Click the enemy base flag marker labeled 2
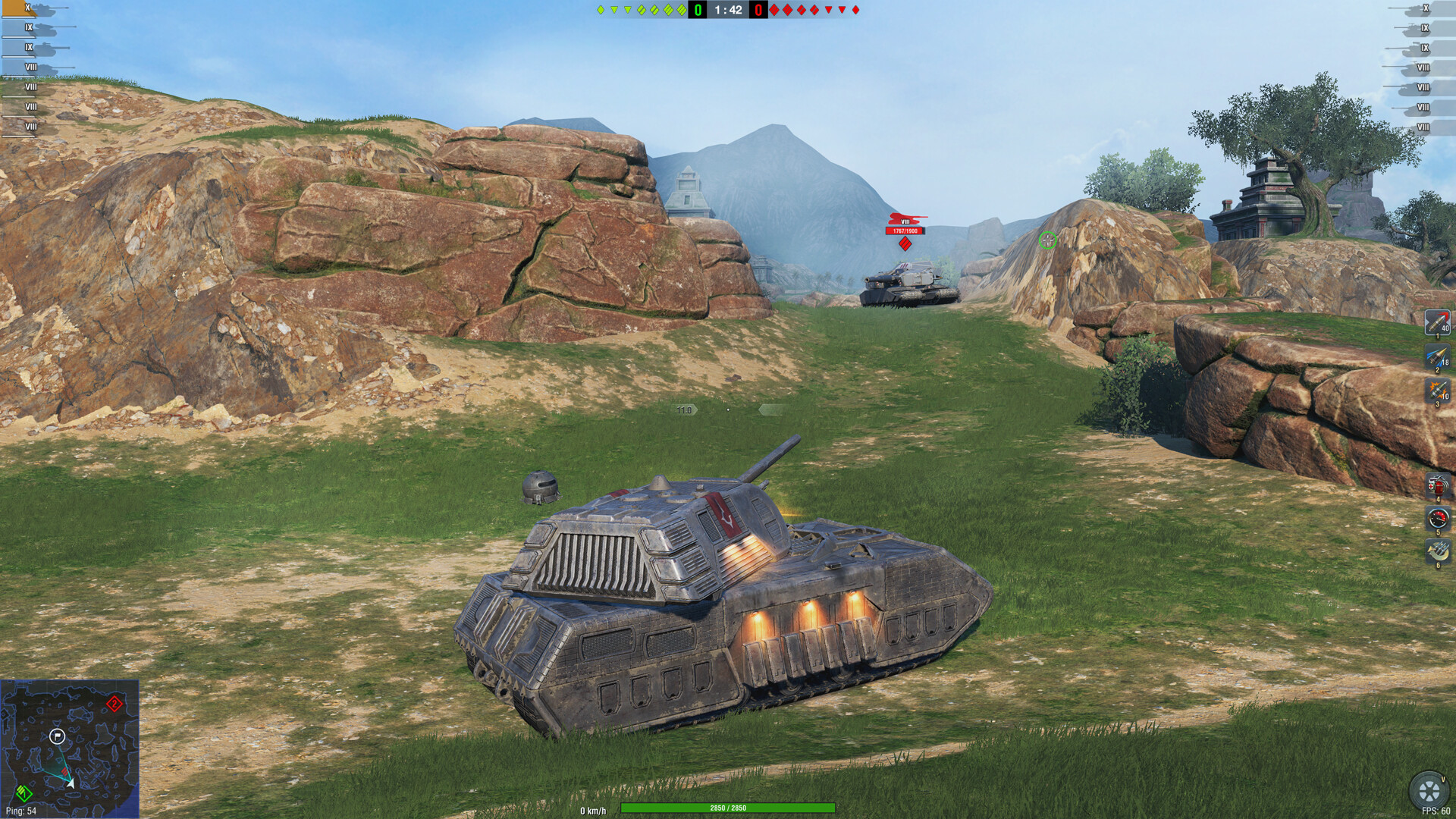 115,704
